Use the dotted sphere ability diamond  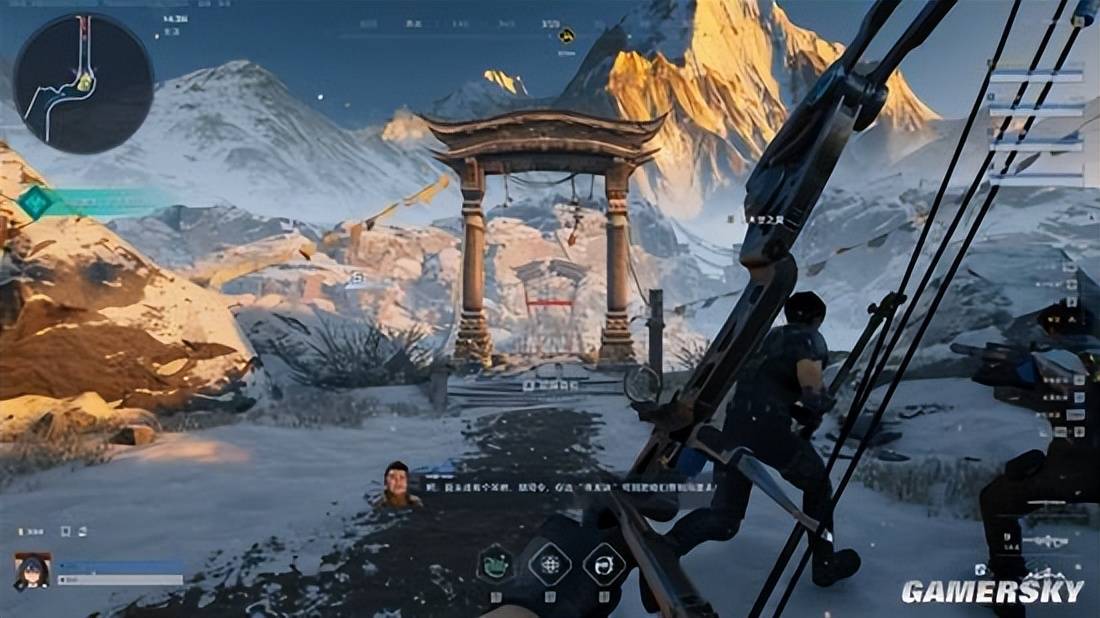(x=550, y=564)
